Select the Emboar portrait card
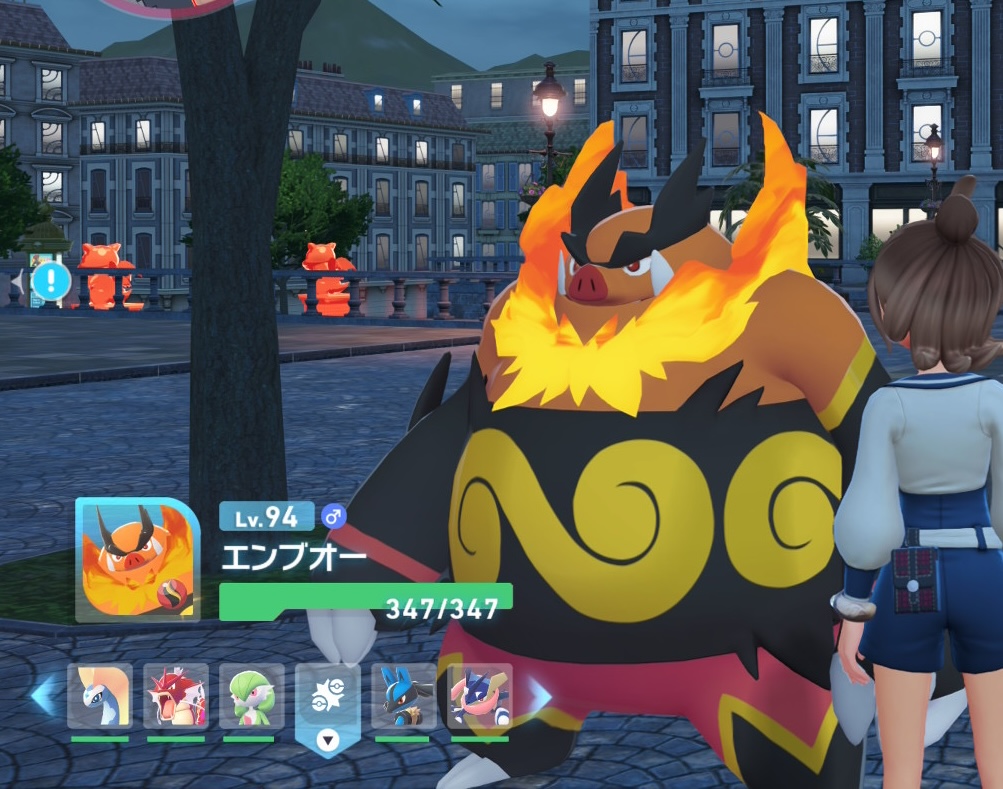This screenshot has height=789, width=1003. coord(137,560)
